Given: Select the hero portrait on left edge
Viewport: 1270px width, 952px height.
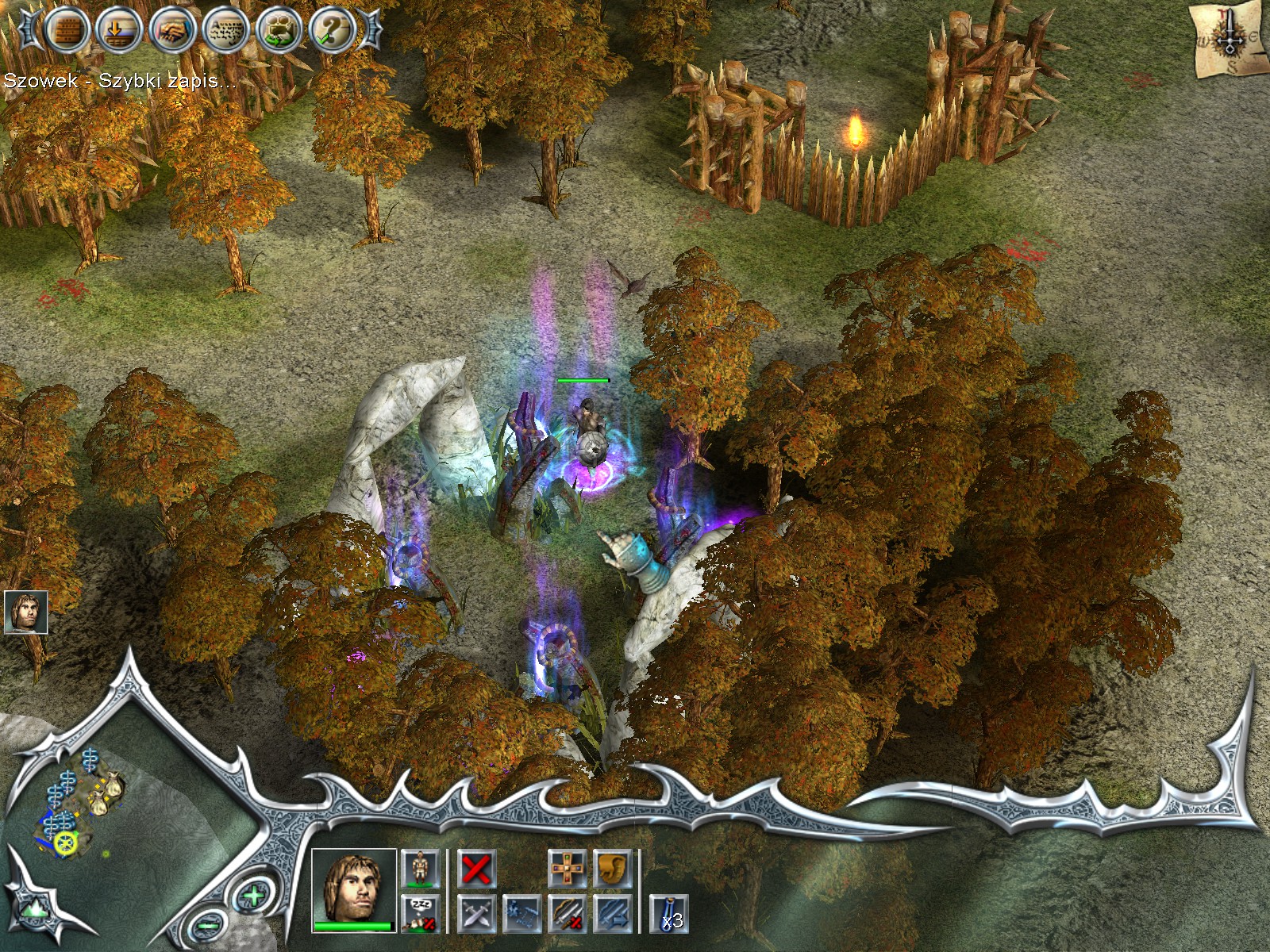Looking at the screenshot, I should click(x=25, y=612).
